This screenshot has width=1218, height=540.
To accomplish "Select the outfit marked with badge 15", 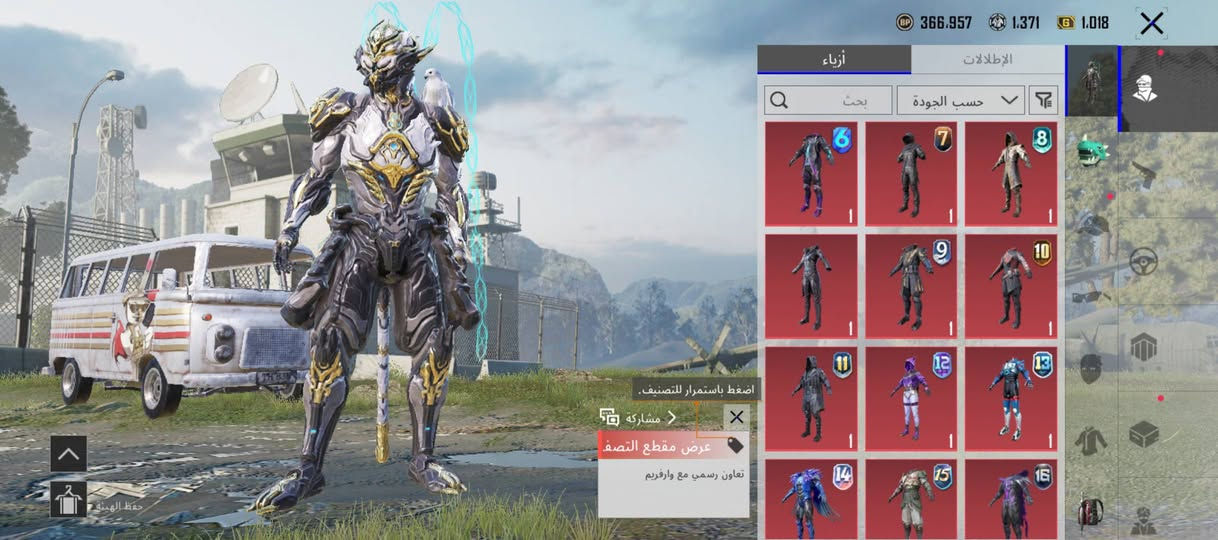I will (x=911, y=498).
